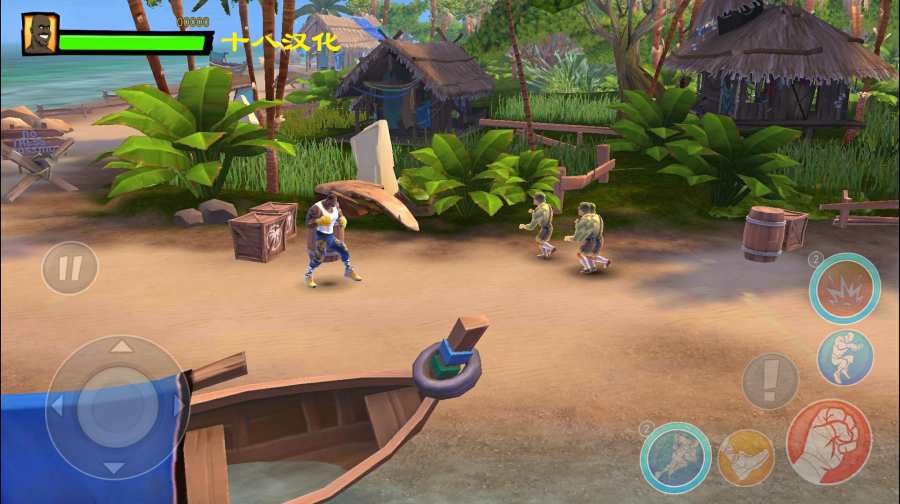
Task: Activate the explosion special ability
Action: 844,288
